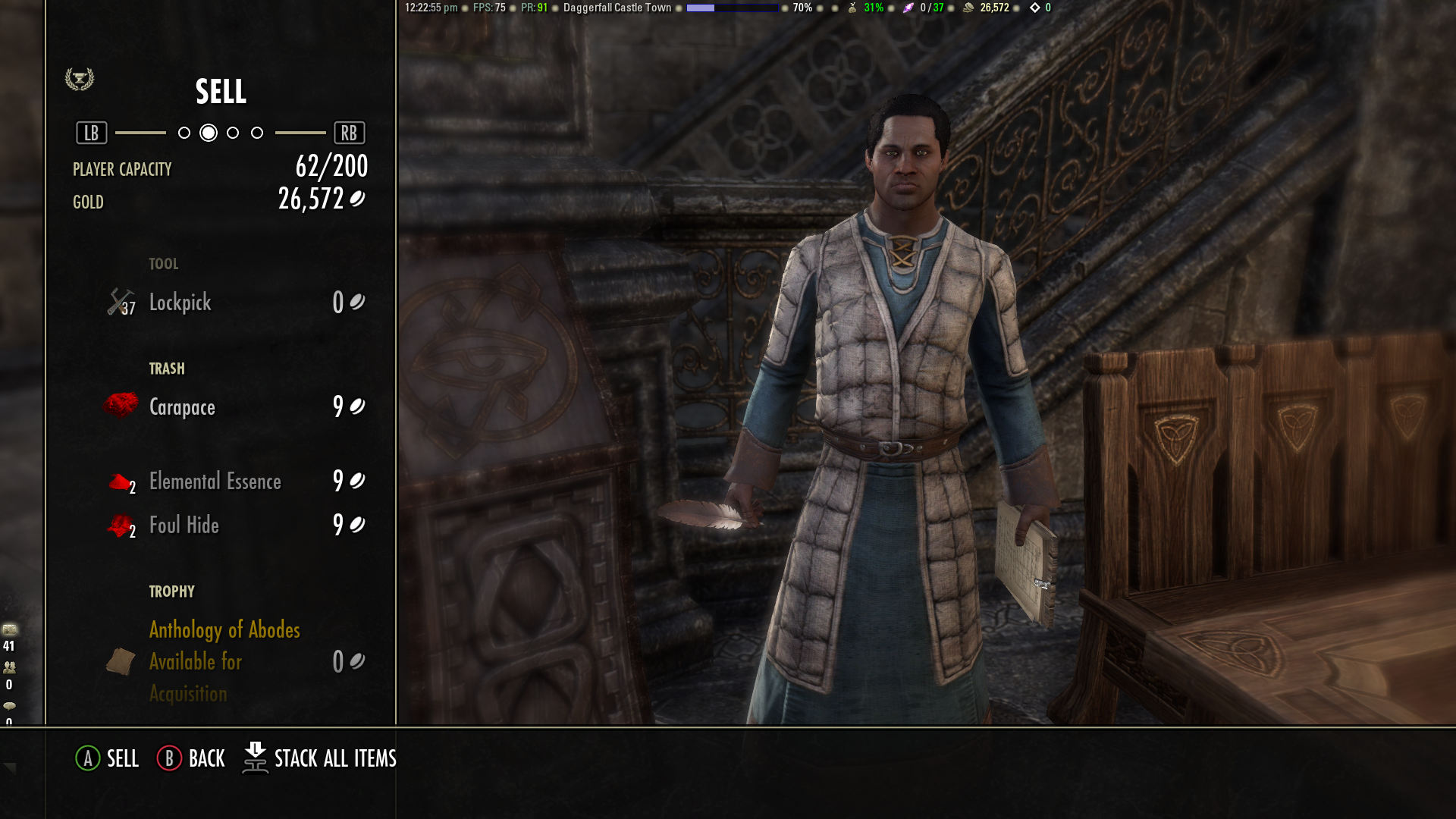Click RB to switch to the next category
Screen dimensions: 1456x819
click(350, 132)
